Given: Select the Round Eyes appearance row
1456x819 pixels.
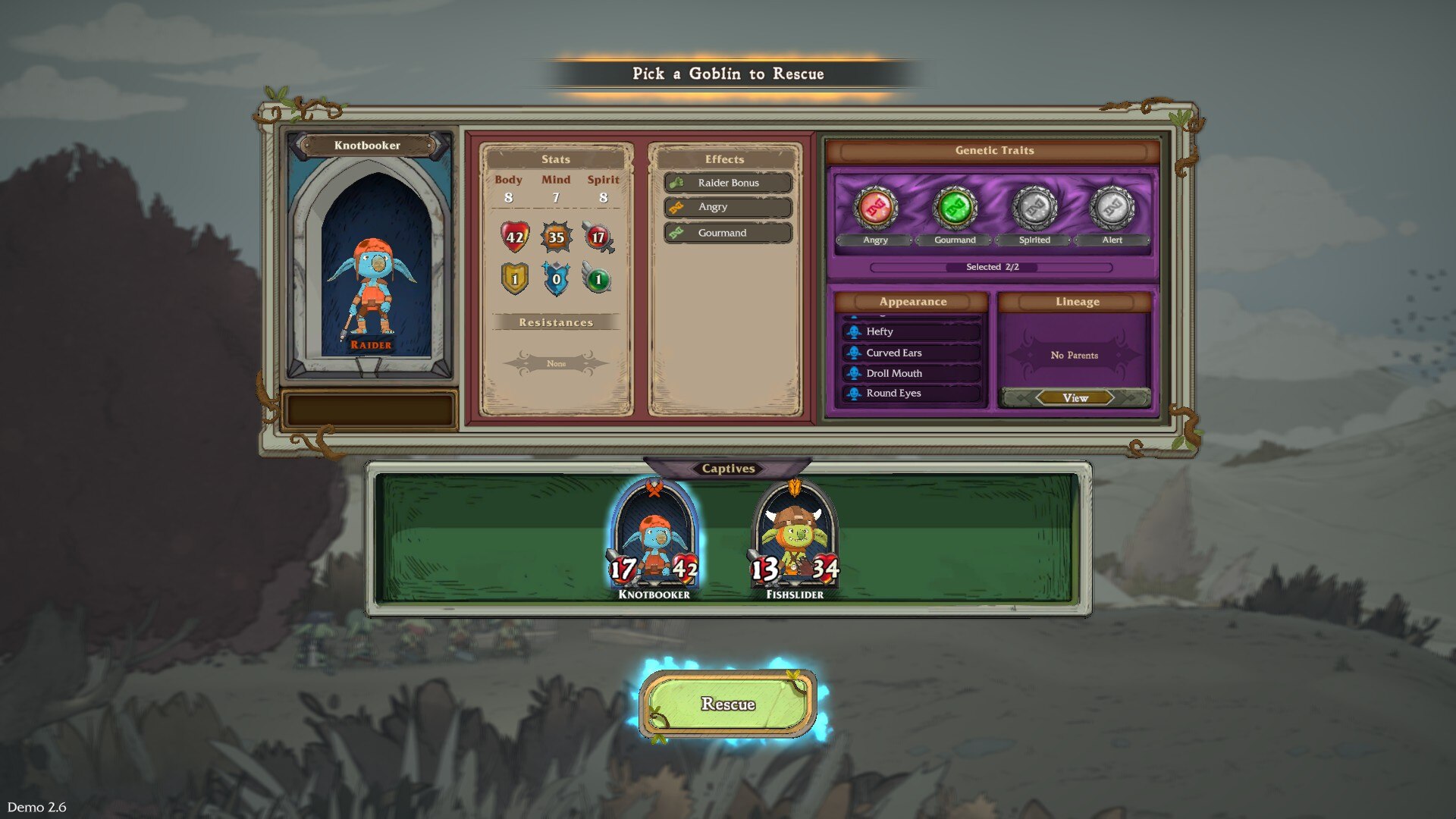Looking at the screenshot, I should click(912, 394).
